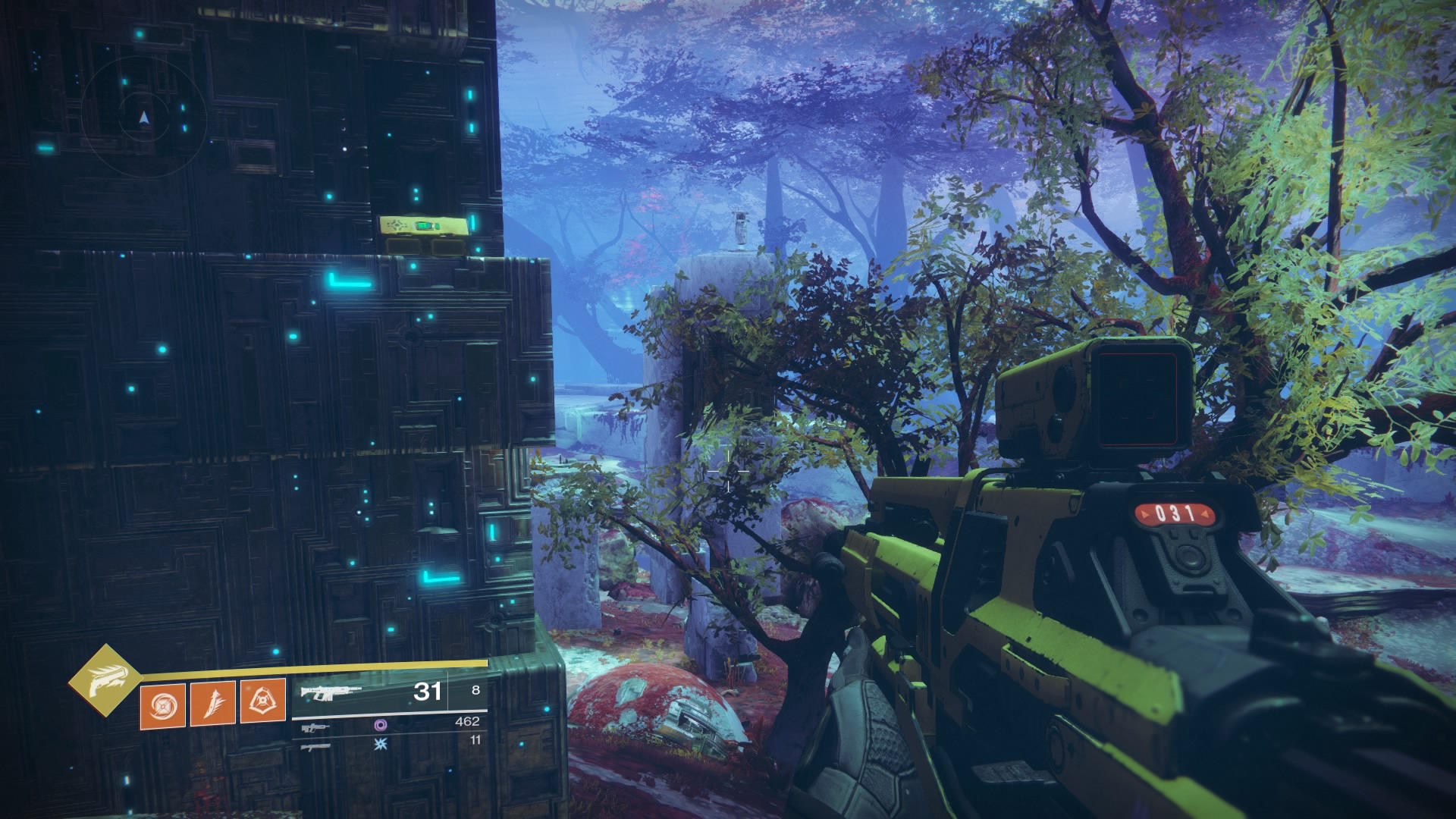Viewport: 1456px width, 819px height.
Task: Trigger the flaming knife melee ability
Action: coord(212,702)
